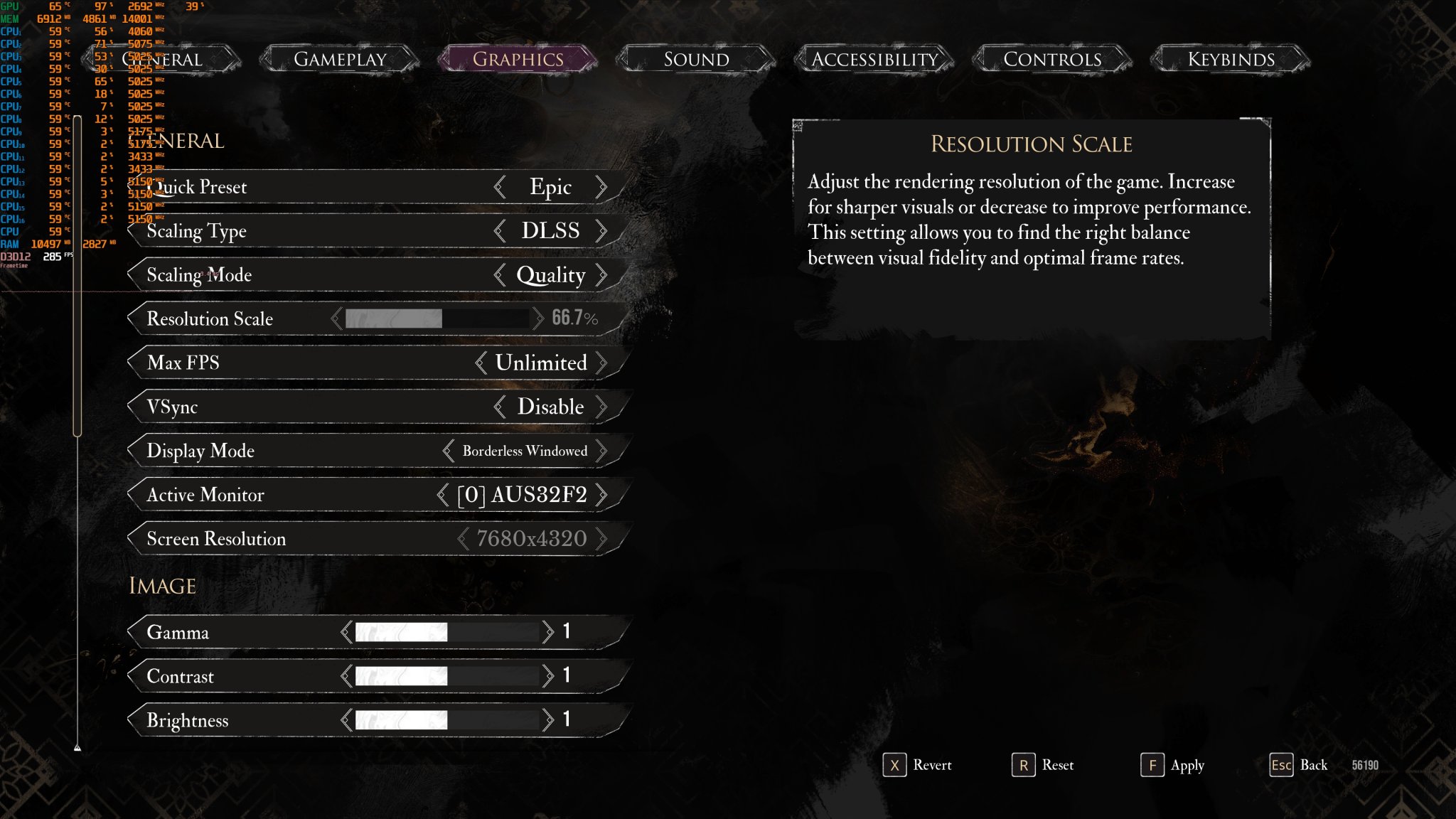Go to the Controls tab
The height and width of the screenshot is (819, 1456).
tap(1052, 59)
